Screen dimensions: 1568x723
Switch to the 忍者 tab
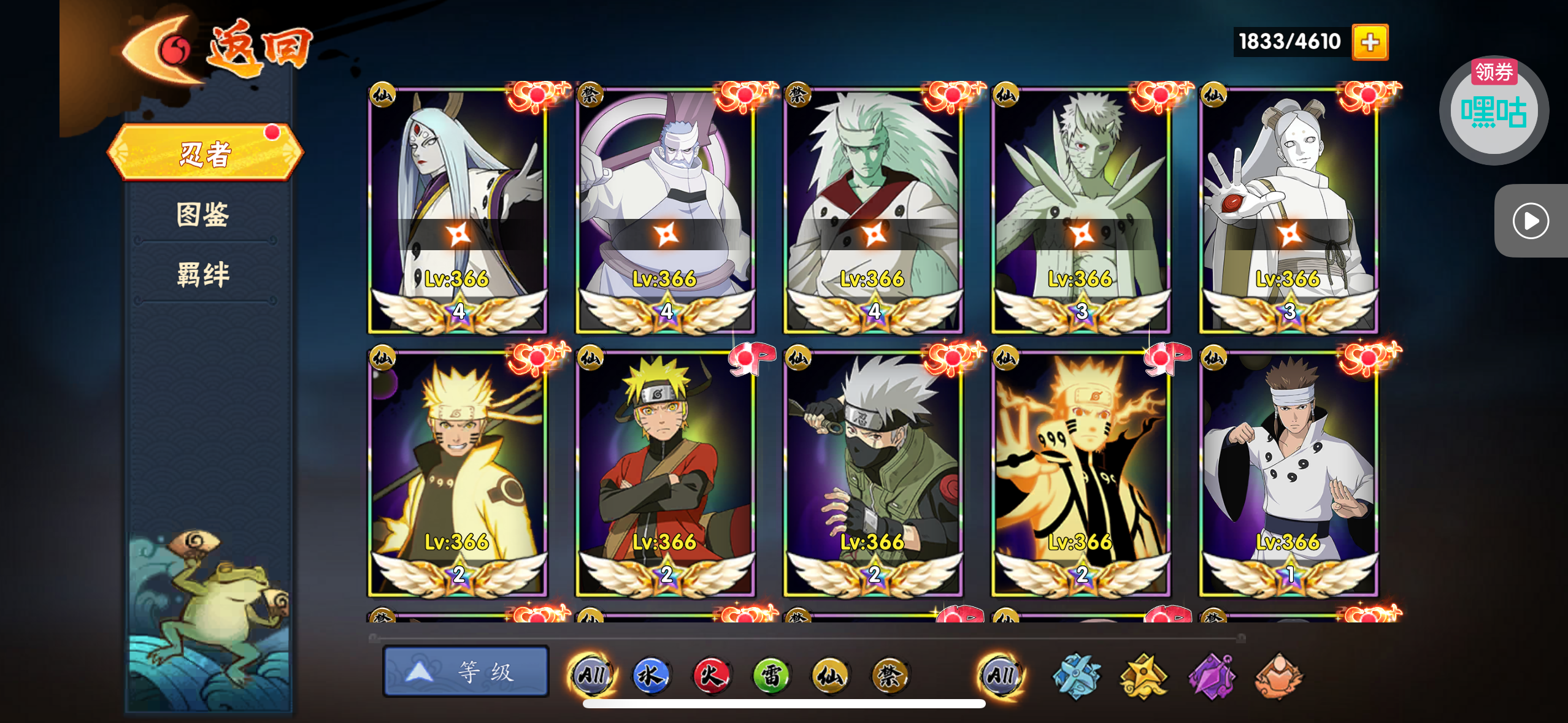pyautogui.click(x=205, y=153)
